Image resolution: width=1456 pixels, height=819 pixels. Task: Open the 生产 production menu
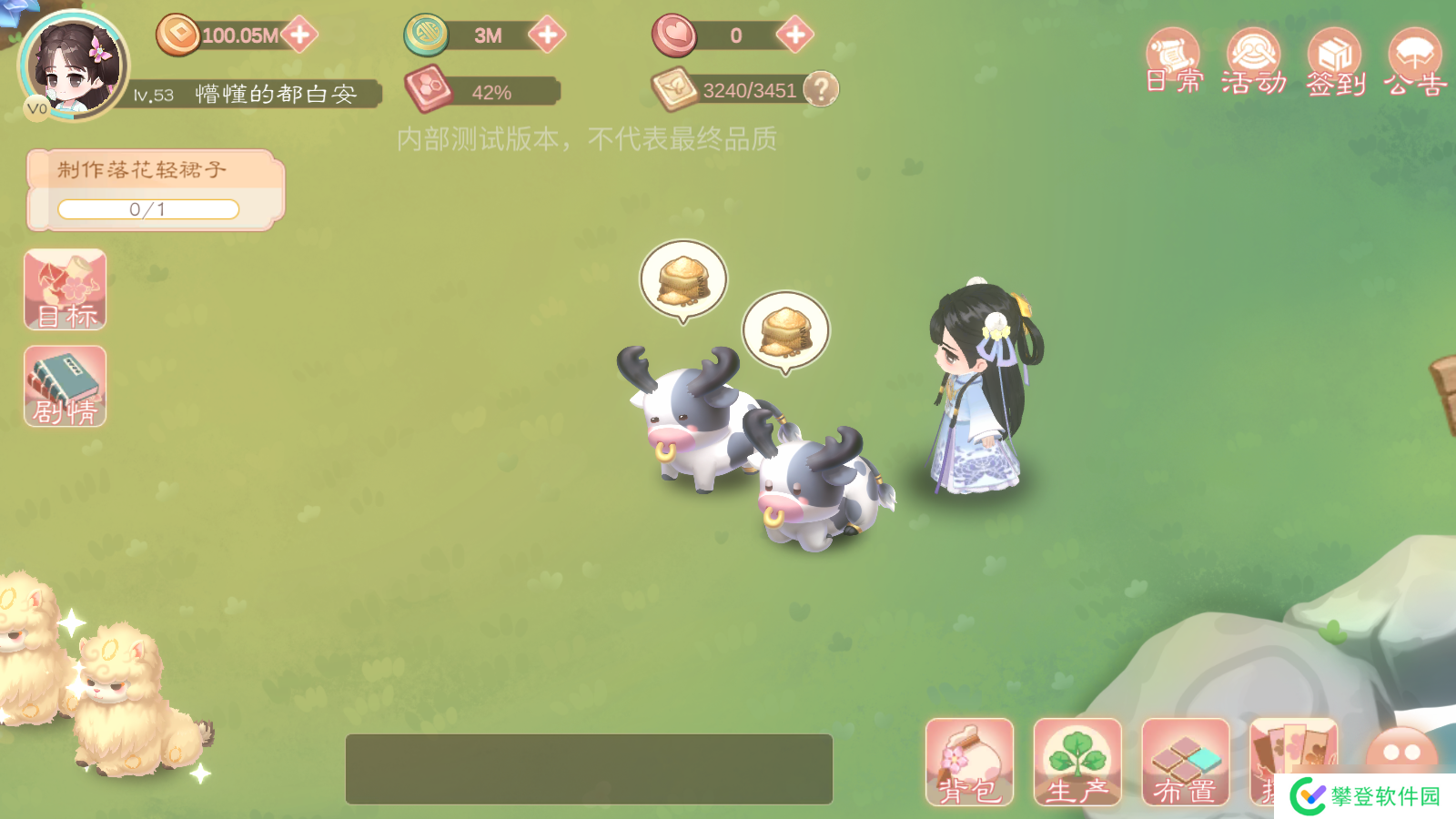[x=1077, y=763]
